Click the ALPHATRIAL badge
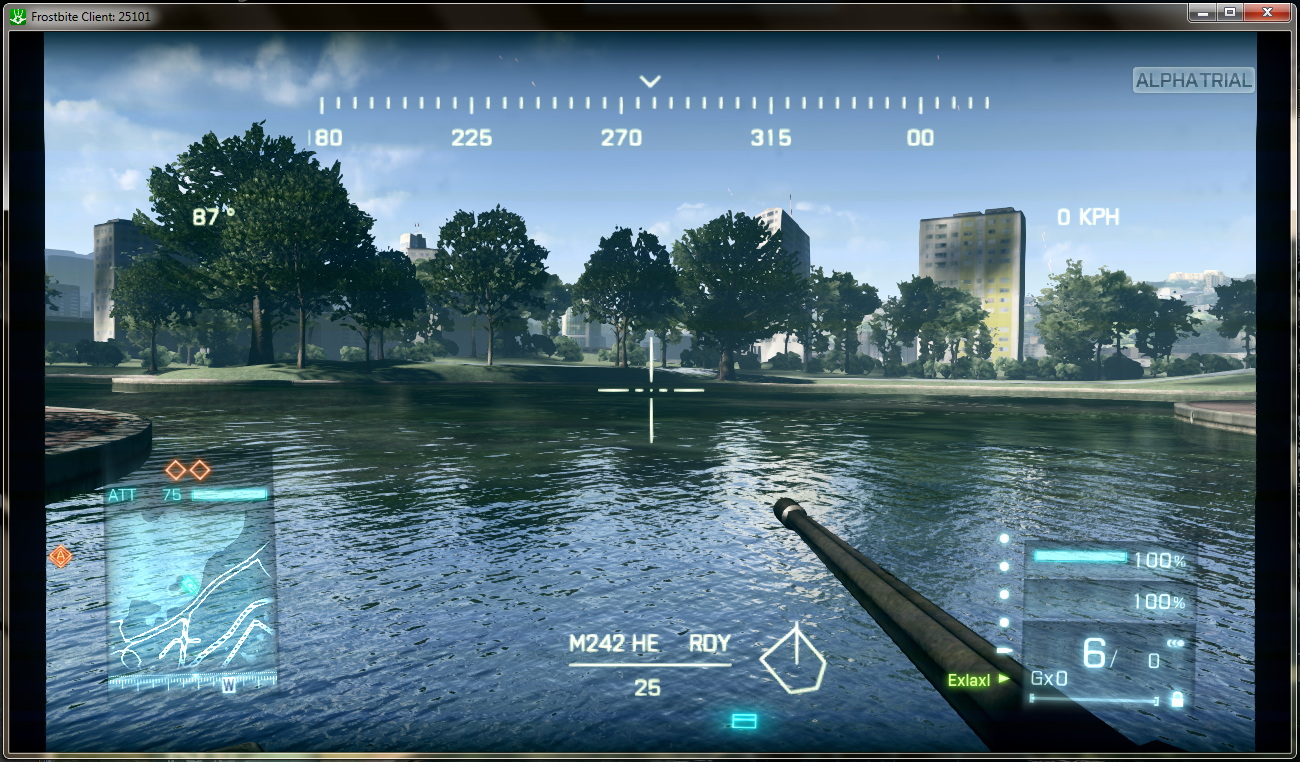The image size is (1300, 762). click(1193, 81)
